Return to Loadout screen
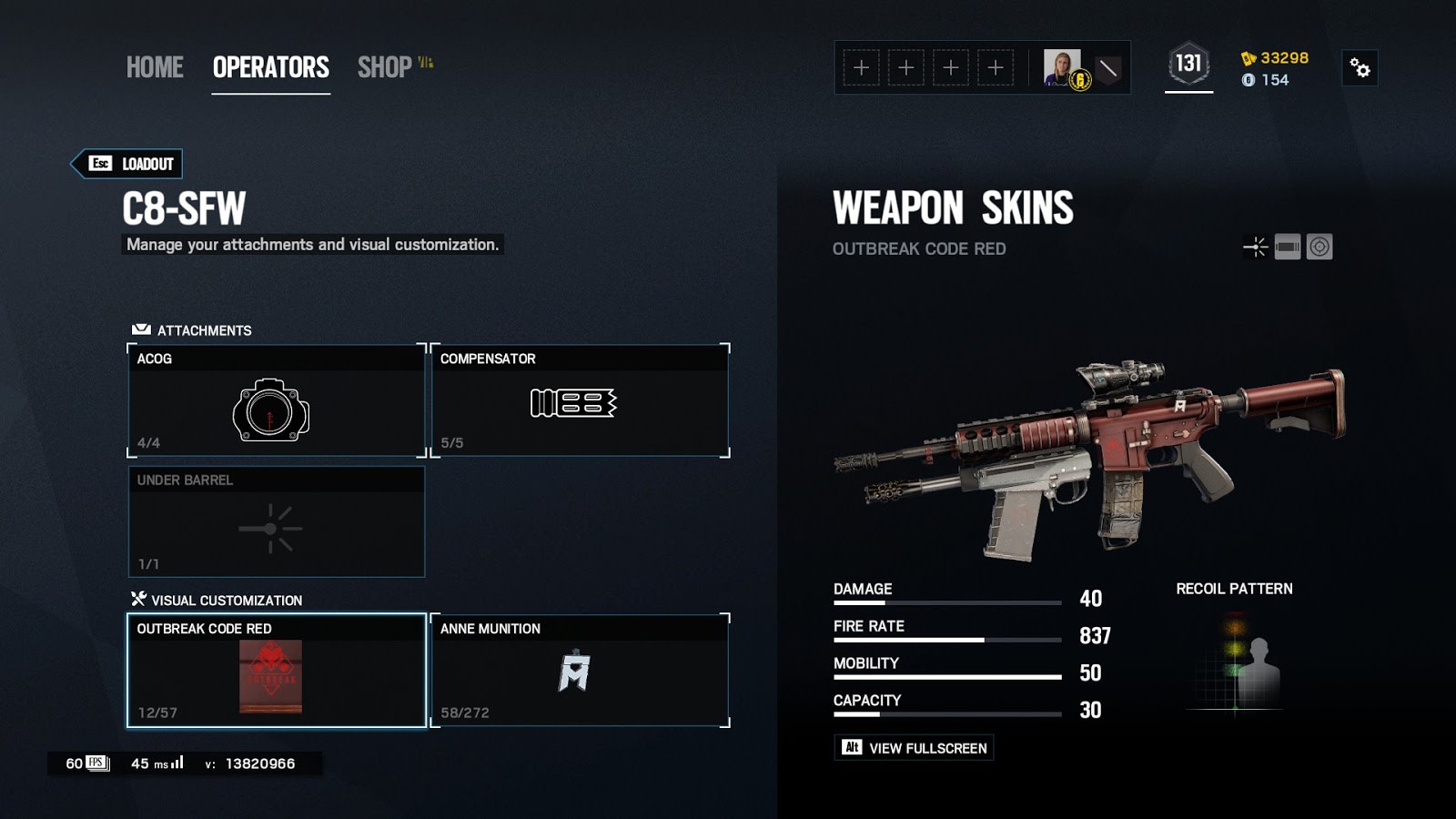This screenshot has height=819, width=1456. (x=128, y=164)
